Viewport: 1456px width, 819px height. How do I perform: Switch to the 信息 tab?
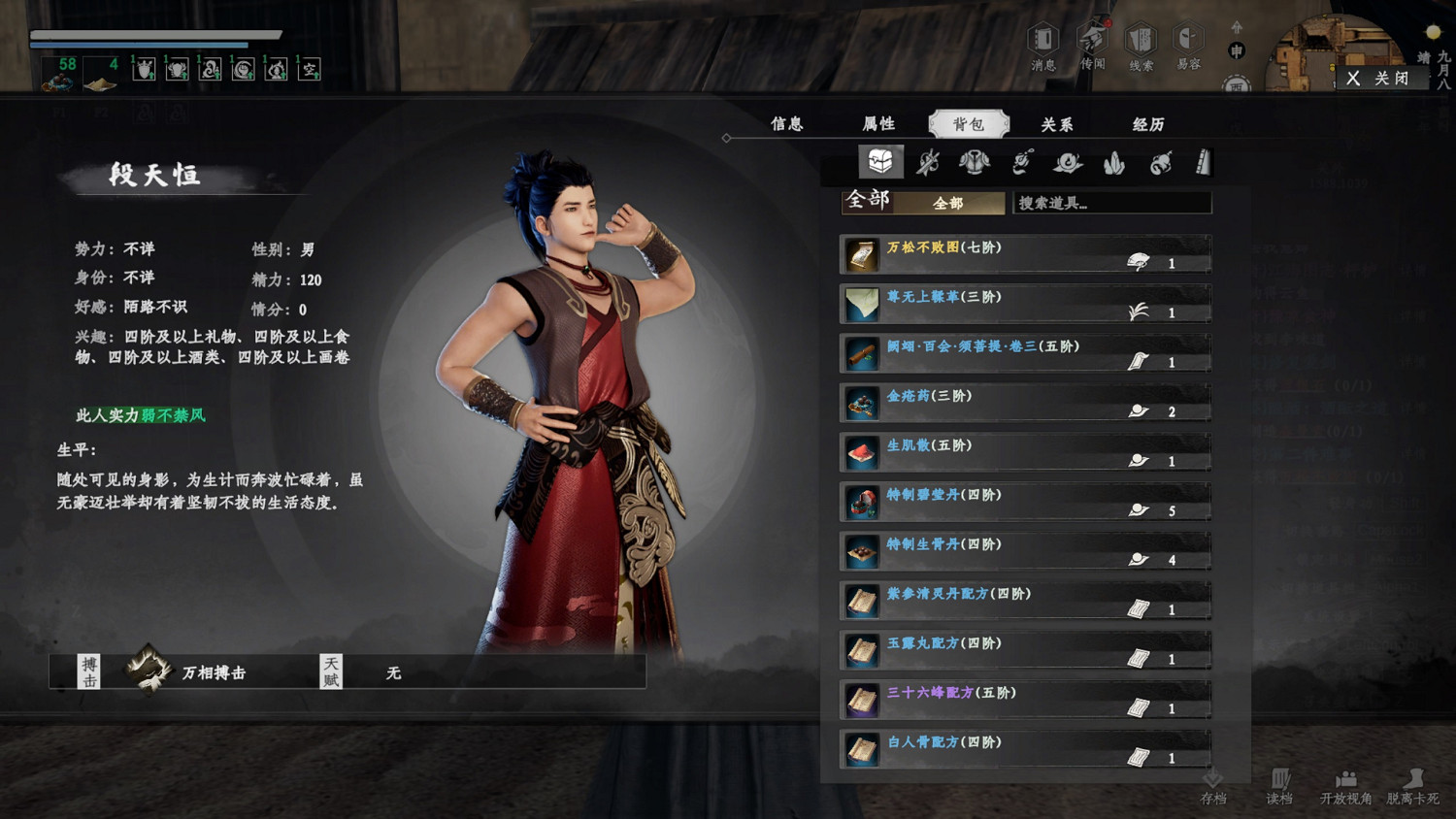point(787,124)
